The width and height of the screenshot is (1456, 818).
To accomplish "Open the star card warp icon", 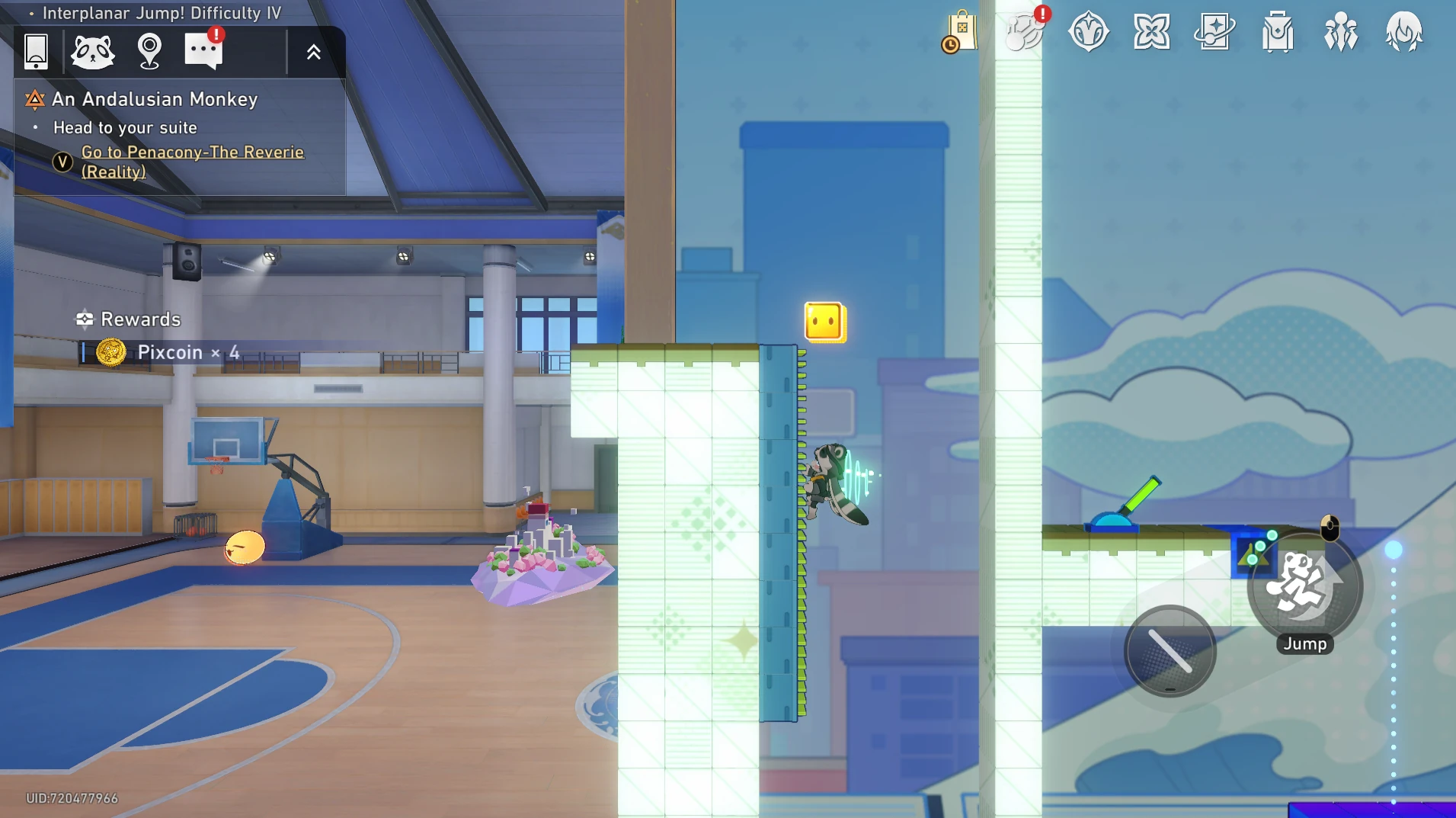I will coord(1214,32).
